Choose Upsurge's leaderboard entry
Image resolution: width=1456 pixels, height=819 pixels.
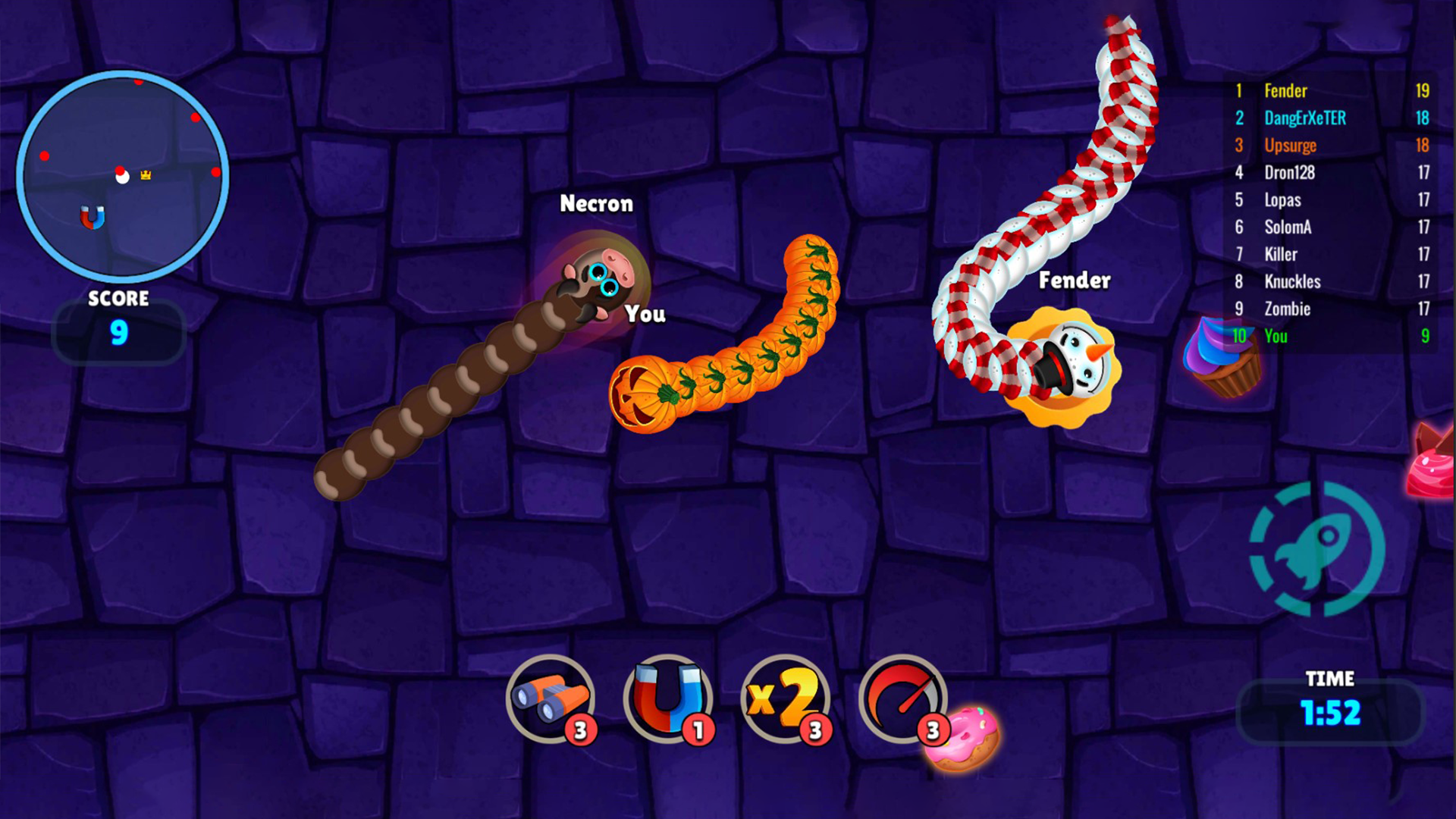pos(1331,146)
